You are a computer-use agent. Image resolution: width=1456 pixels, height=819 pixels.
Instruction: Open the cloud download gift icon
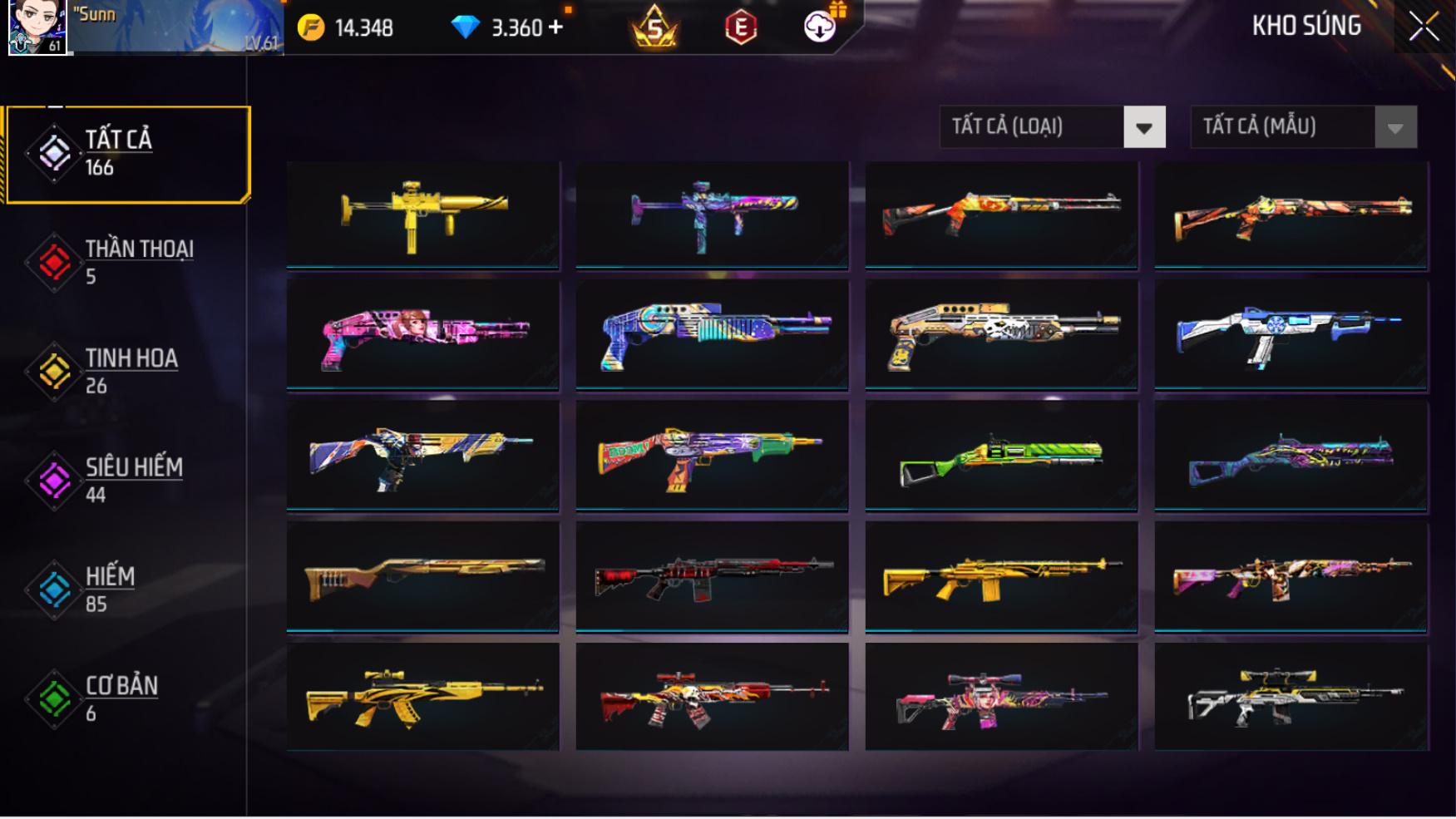click(820, 27)
